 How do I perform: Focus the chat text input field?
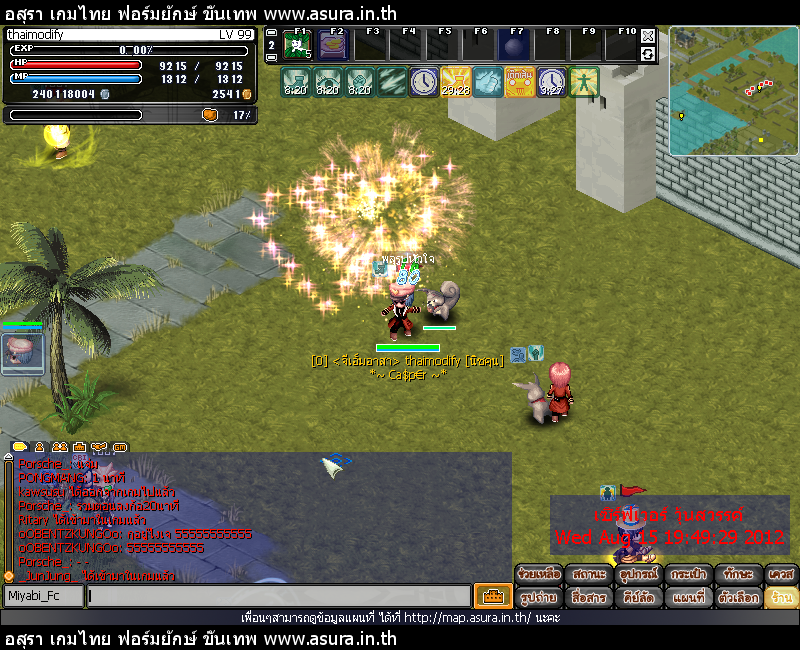278,596
